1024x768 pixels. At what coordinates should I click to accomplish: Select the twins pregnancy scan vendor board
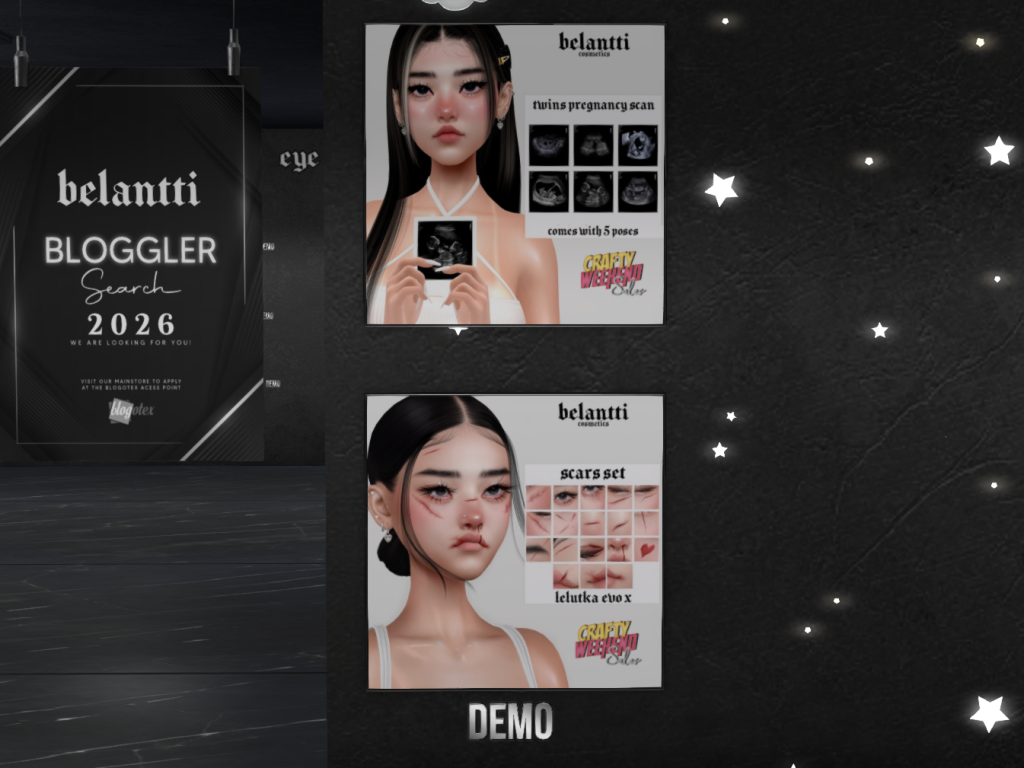(x=514, y=175)
